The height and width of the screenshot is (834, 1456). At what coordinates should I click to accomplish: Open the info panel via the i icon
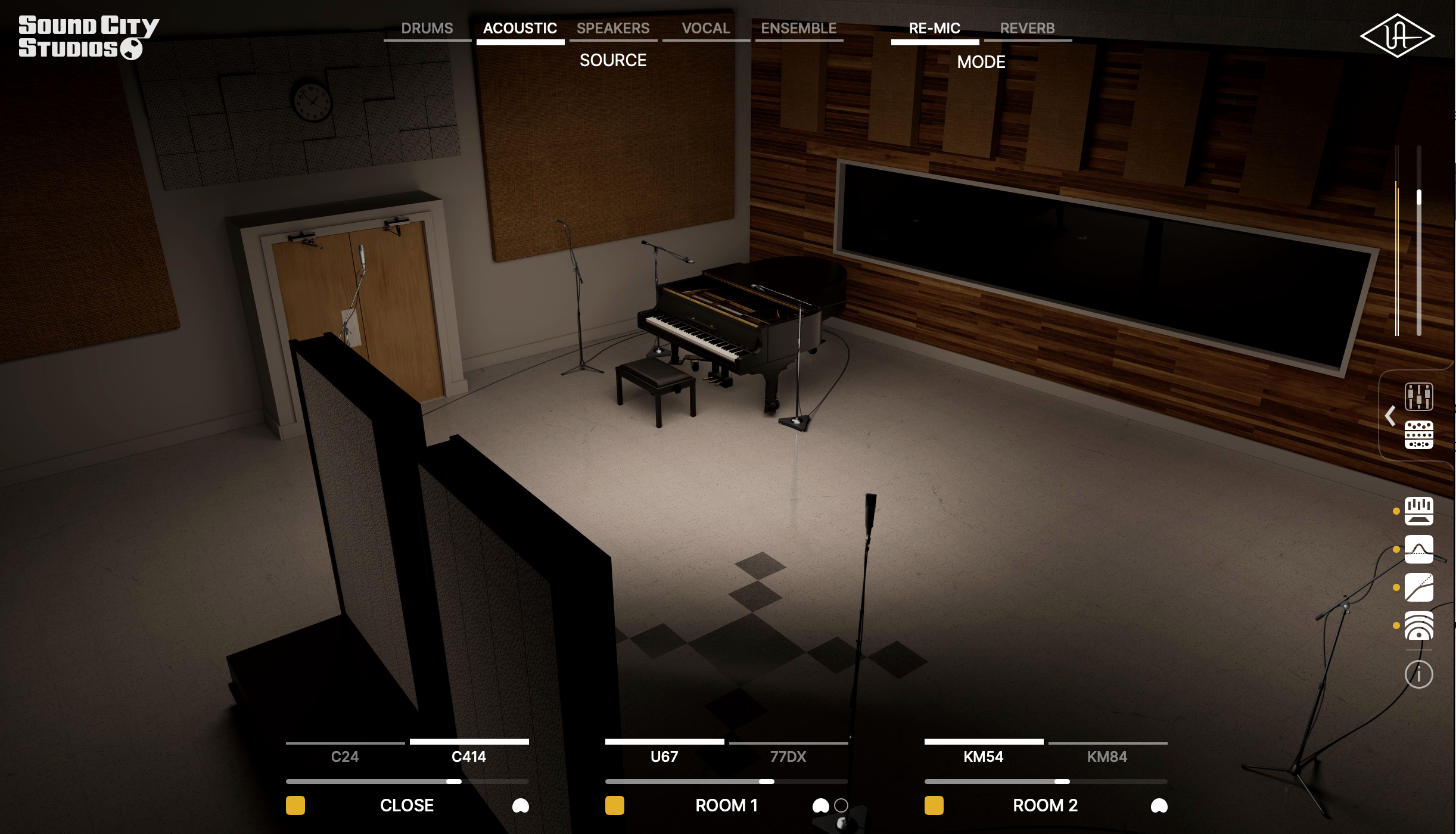tap(1420, 674)
